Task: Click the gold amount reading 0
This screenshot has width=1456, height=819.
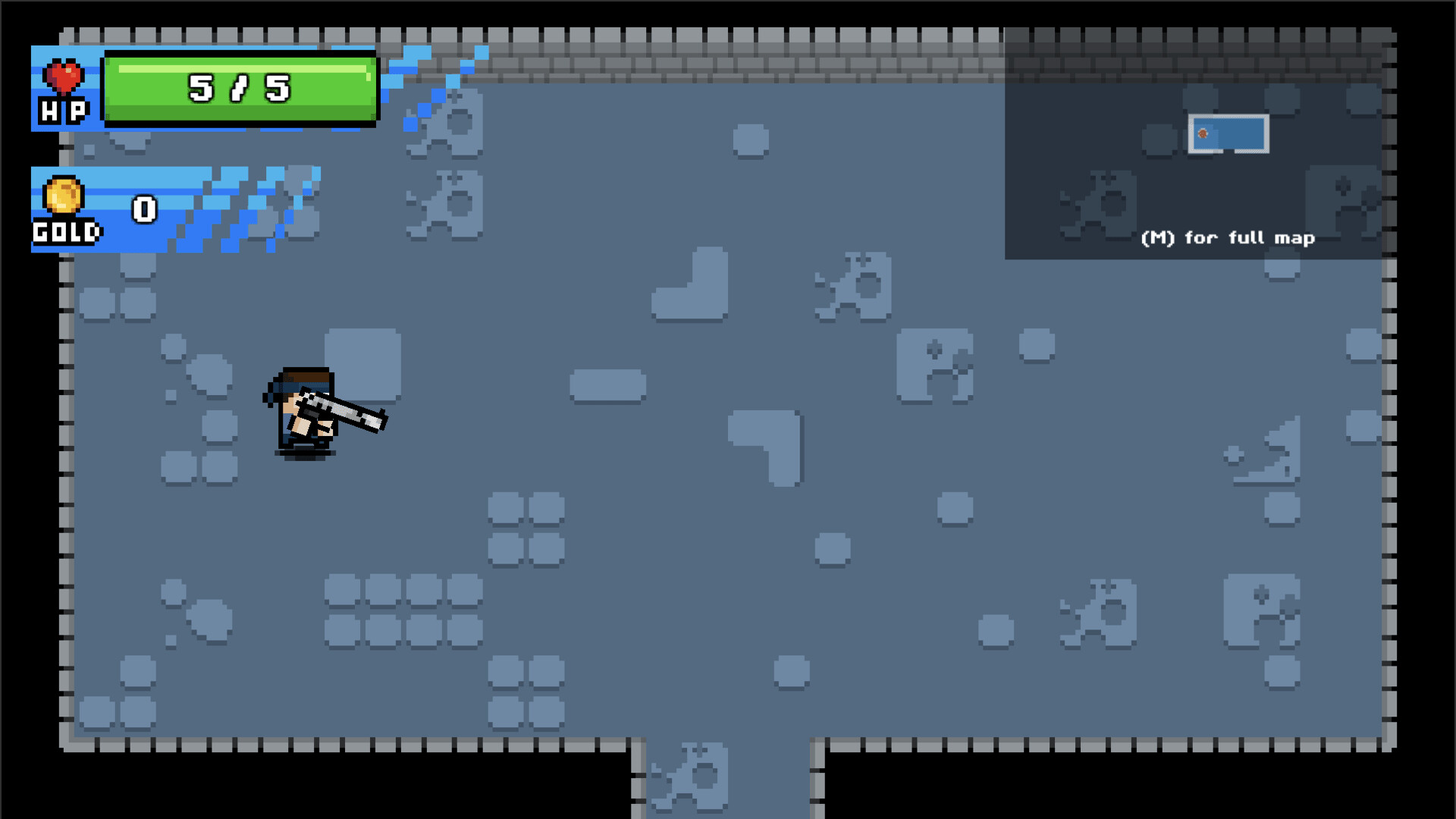Action: click(144, 209)
